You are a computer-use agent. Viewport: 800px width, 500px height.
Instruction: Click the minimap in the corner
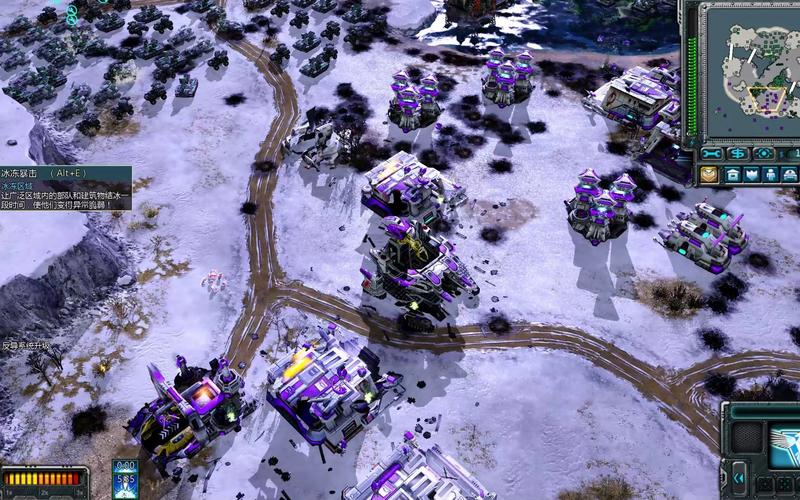pos(748,70)
